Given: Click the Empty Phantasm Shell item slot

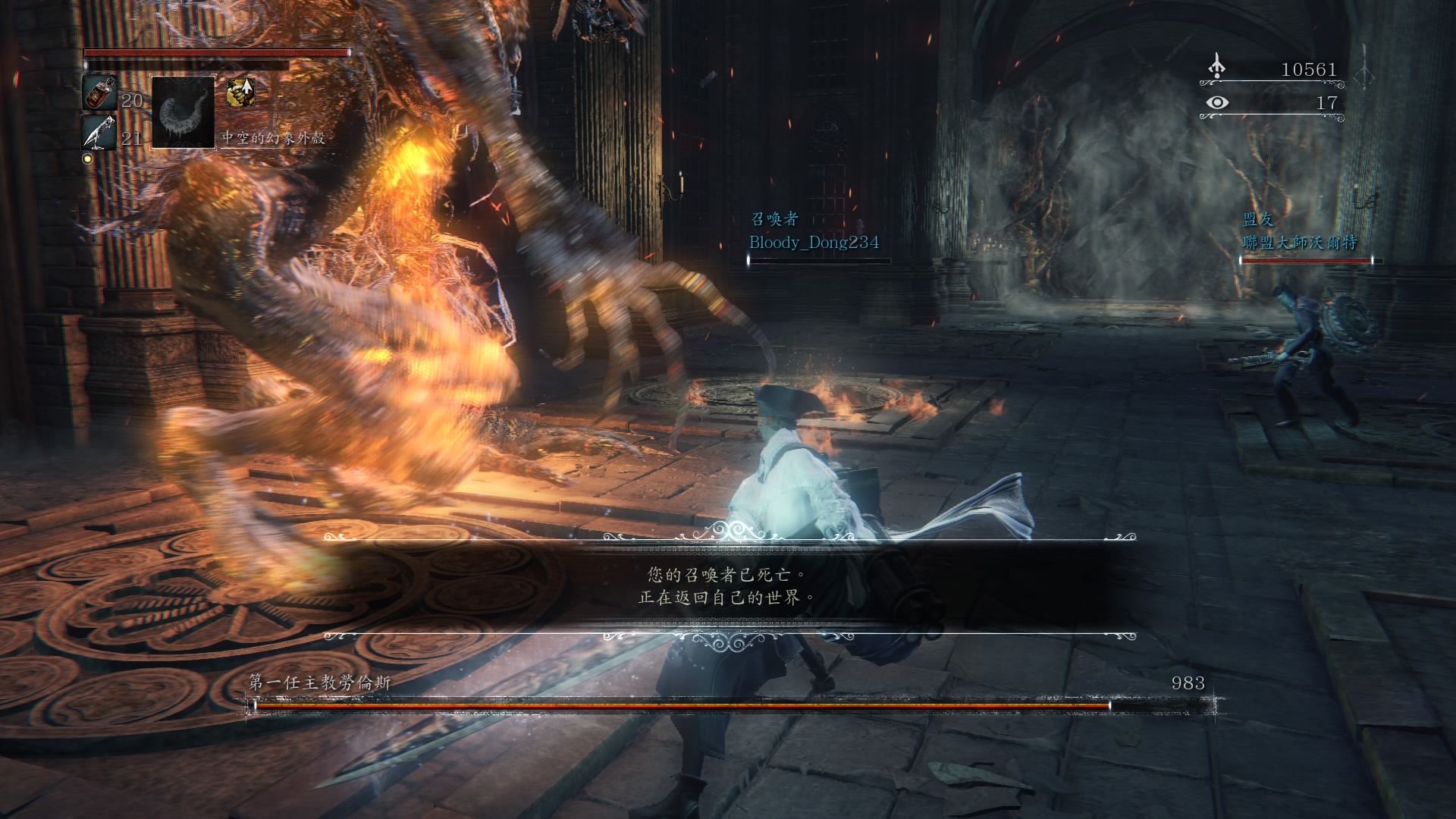Looking at the screenshot, I should [184, 112].
